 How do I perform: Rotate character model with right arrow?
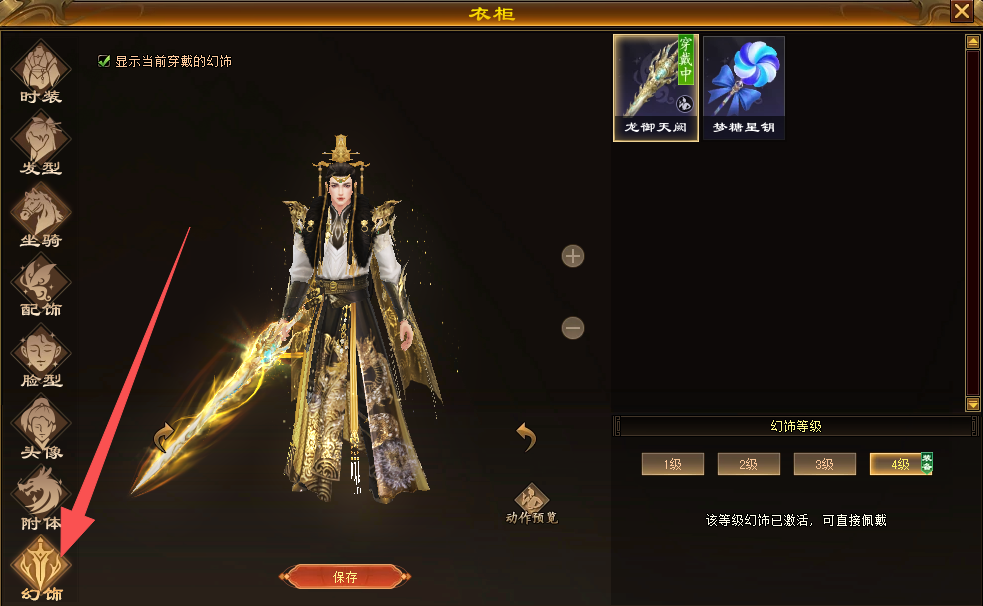click(527, 436)
